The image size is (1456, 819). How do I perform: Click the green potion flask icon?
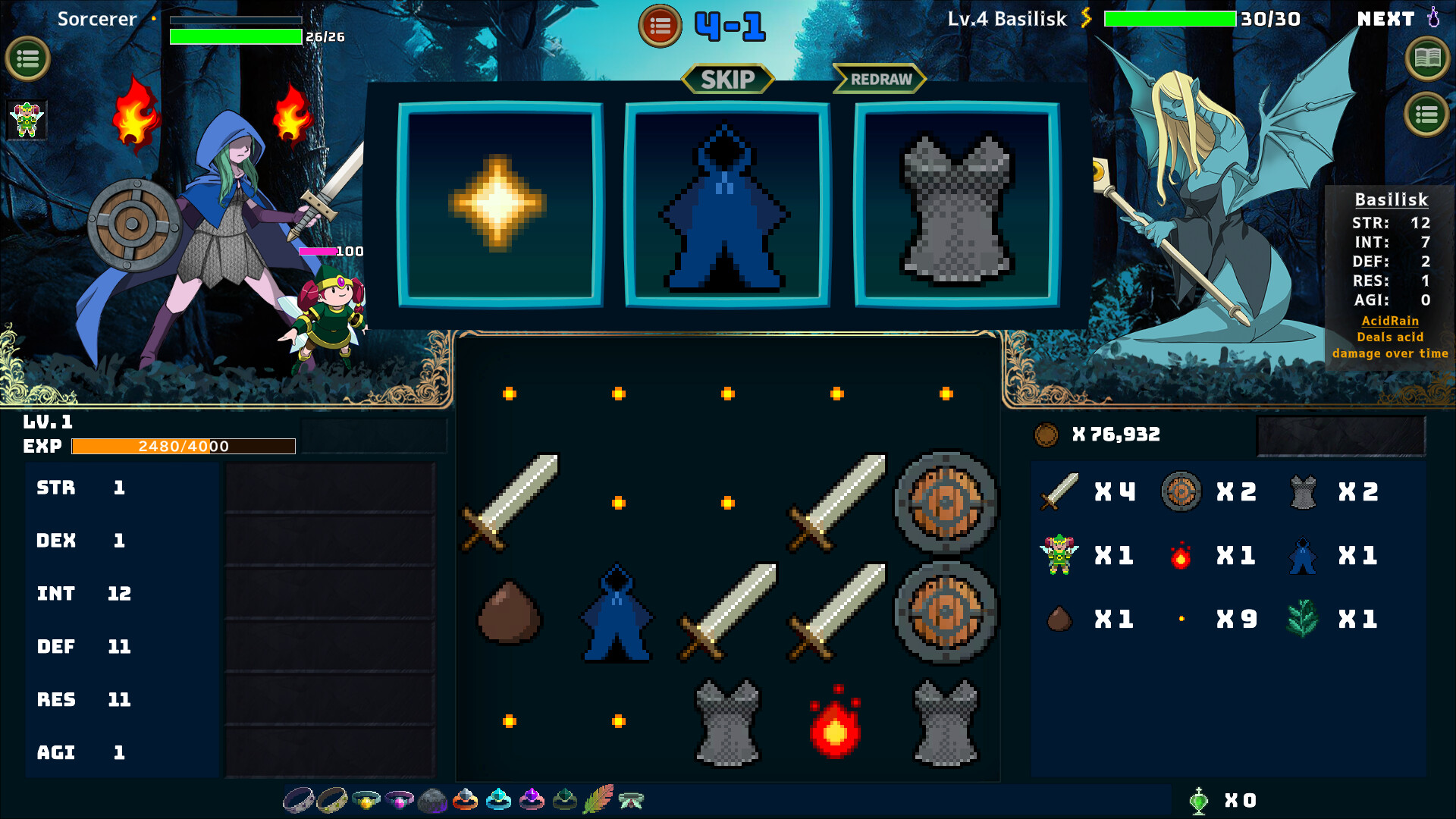[1198, 800]
